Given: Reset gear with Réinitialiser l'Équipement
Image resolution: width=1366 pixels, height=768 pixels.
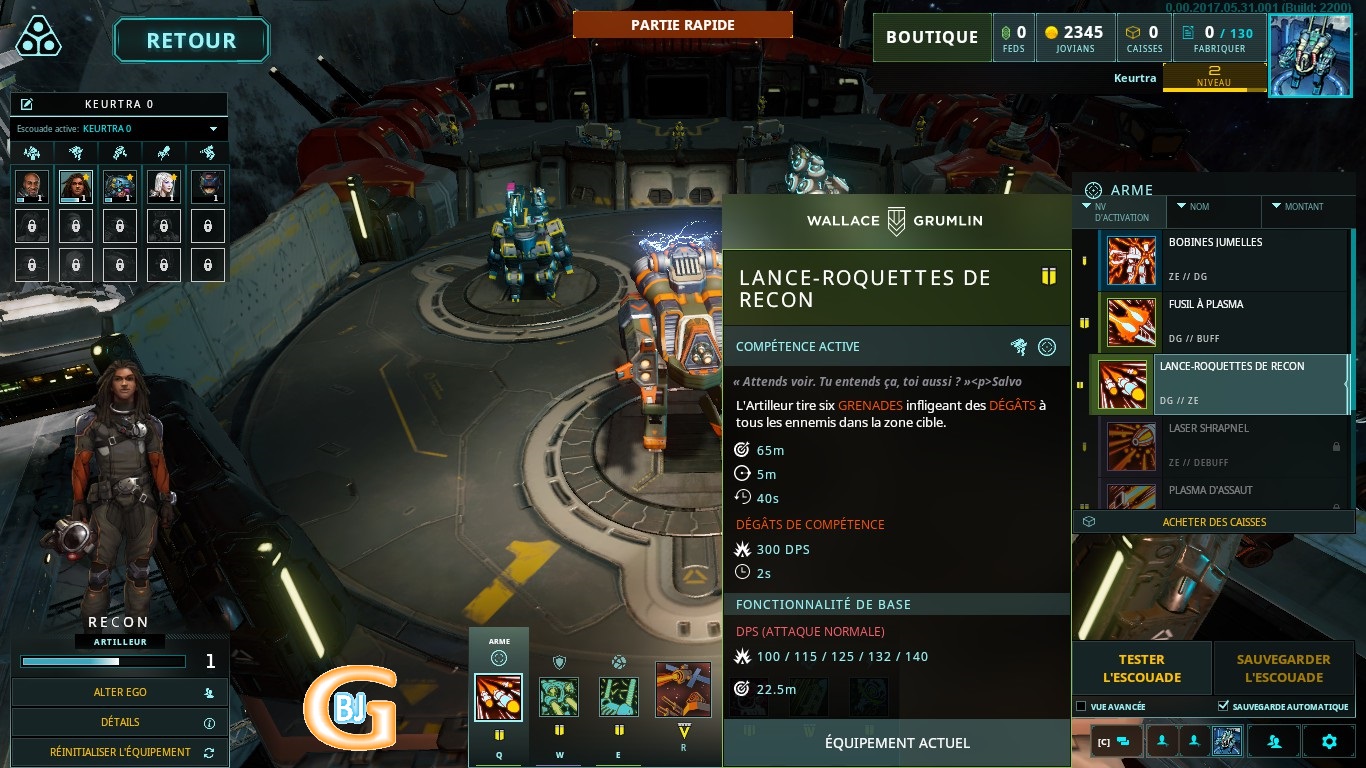Looking at the screenshot, I should point(120,752).
